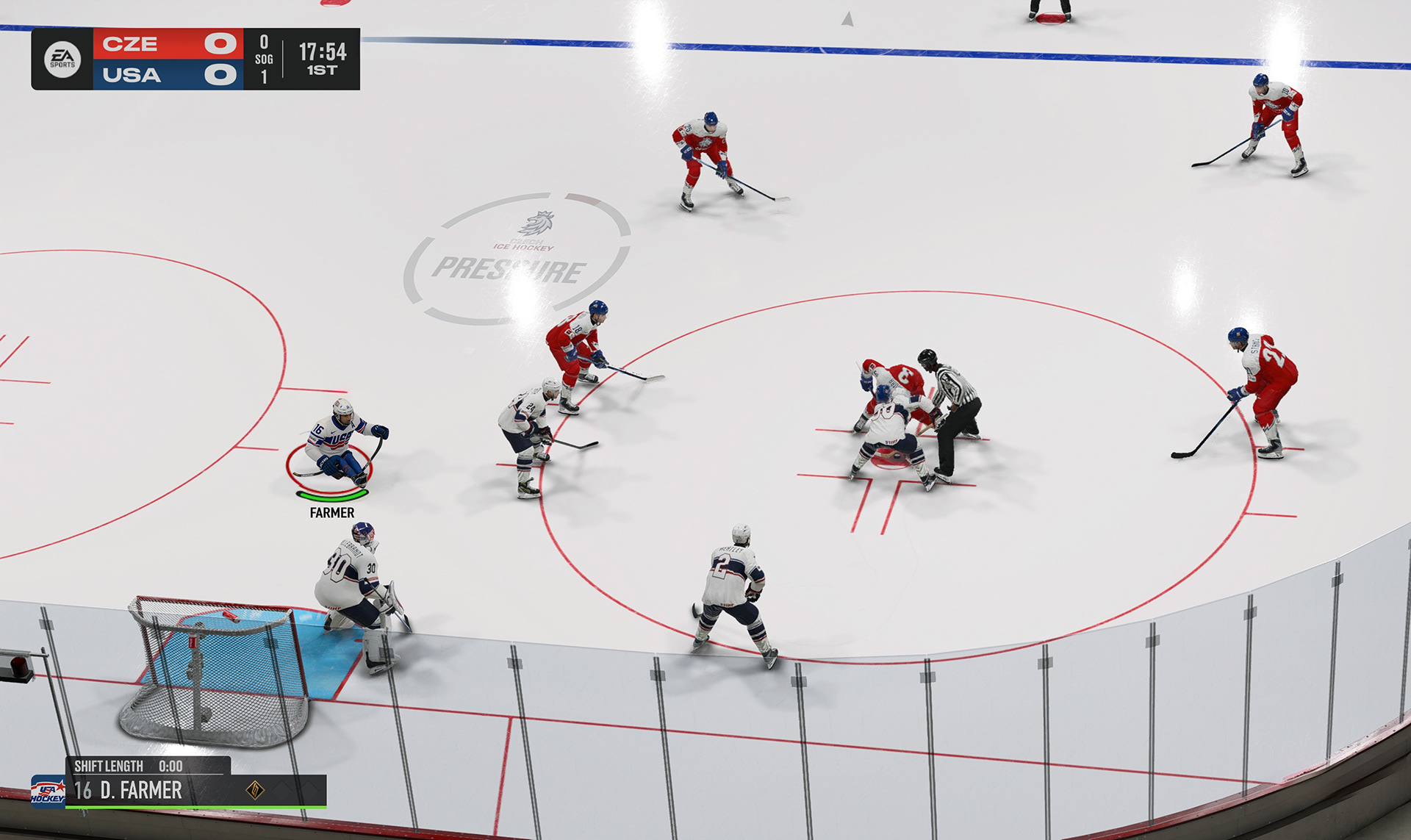Click the gold diamond badge beside Farmer's name
The height and width of the screenshot is (840, 1411).
(x=254, y=790)
